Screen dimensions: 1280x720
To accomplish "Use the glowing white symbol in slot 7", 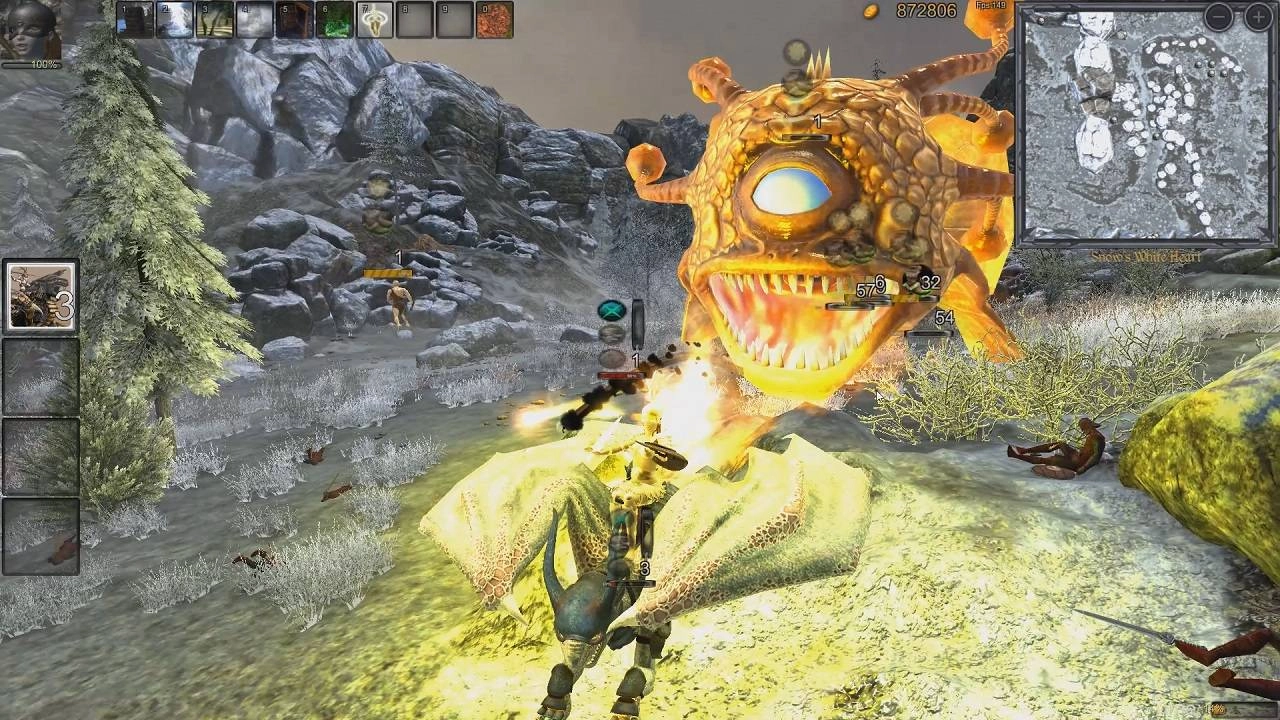I will pos(375,20).
